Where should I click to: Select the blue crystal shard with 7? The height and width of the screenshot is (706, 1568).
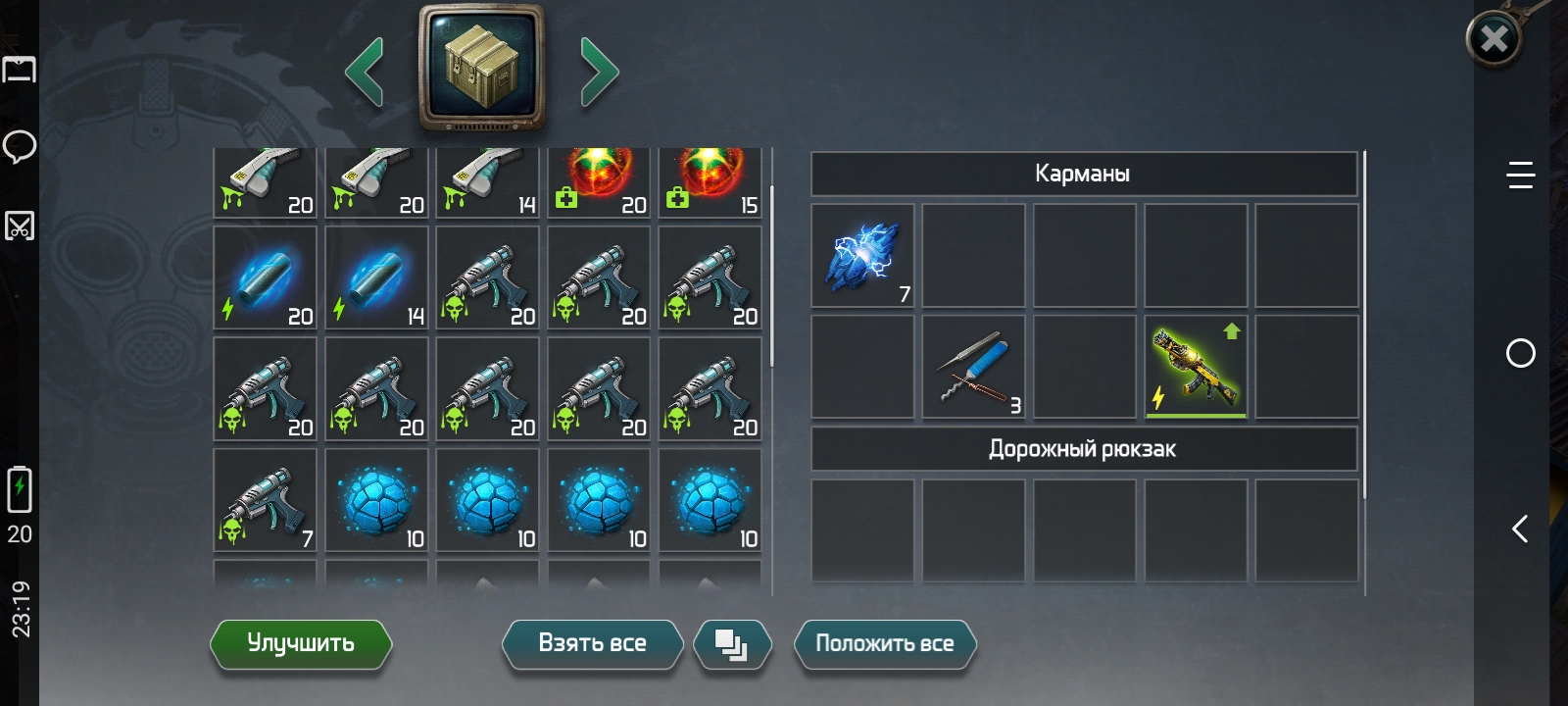click(862, 257)
